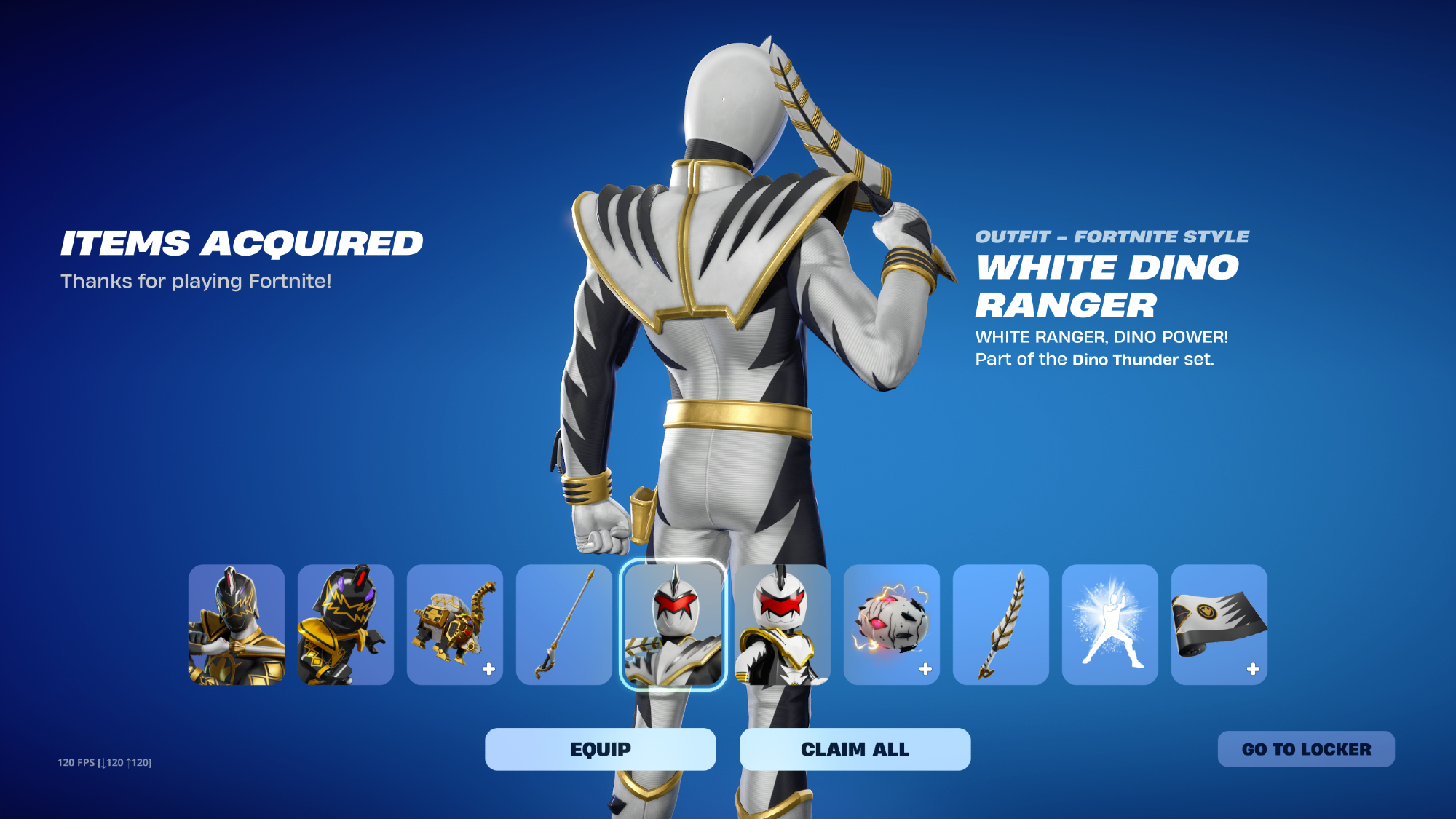Choose the white and black wrap item
1456x819 pixels.
pyautogui.click(x=1219, y=625)
